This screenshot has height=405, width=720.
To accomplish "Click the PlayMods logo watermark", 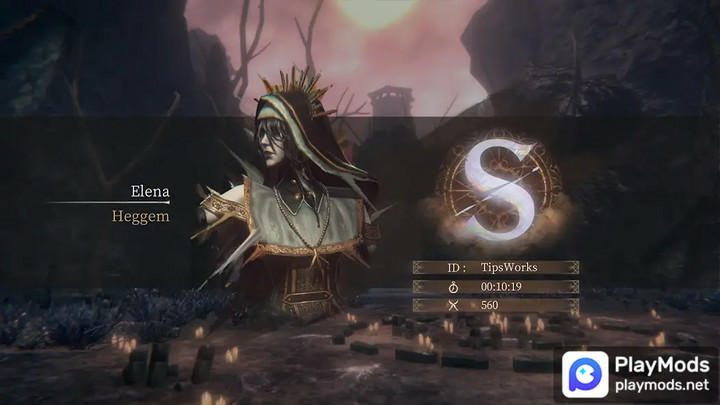I will coord(587,375).
